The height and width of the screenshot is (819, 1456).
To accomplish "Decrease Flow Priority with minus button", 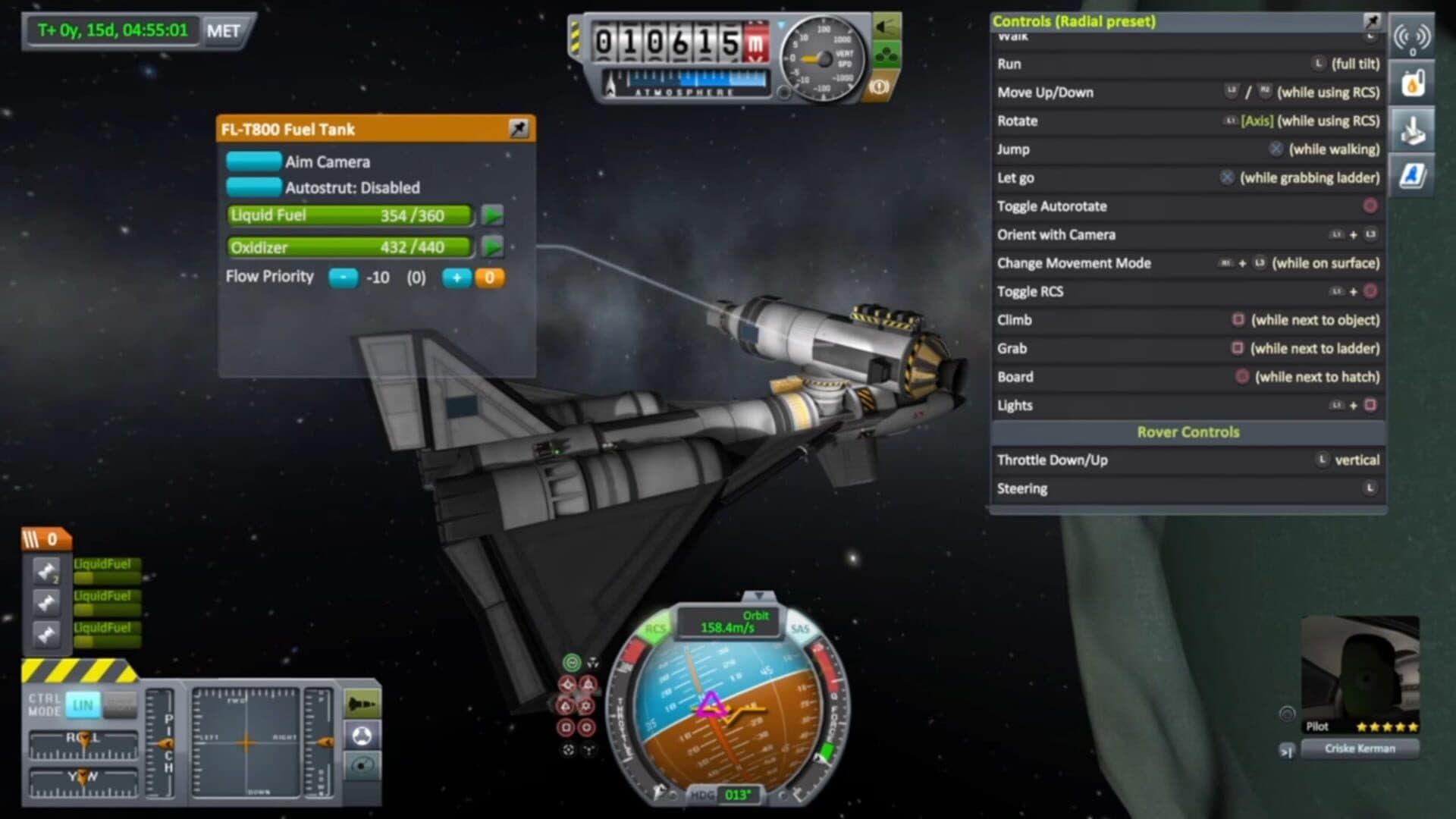I will point(343,278).
